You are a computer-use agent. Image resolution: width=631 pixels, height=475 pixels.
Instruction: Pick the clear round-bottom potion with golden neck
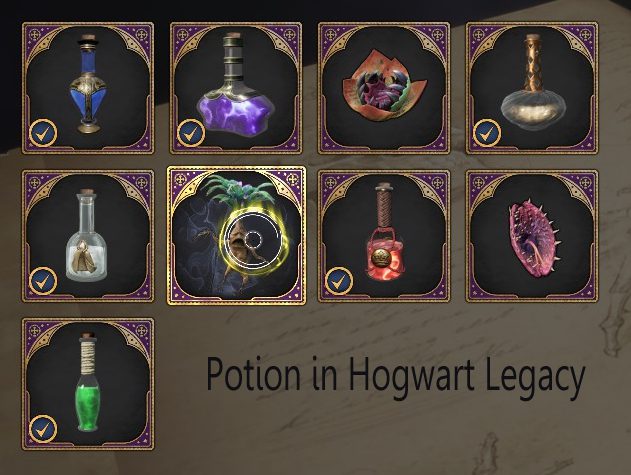pos(532,87)
